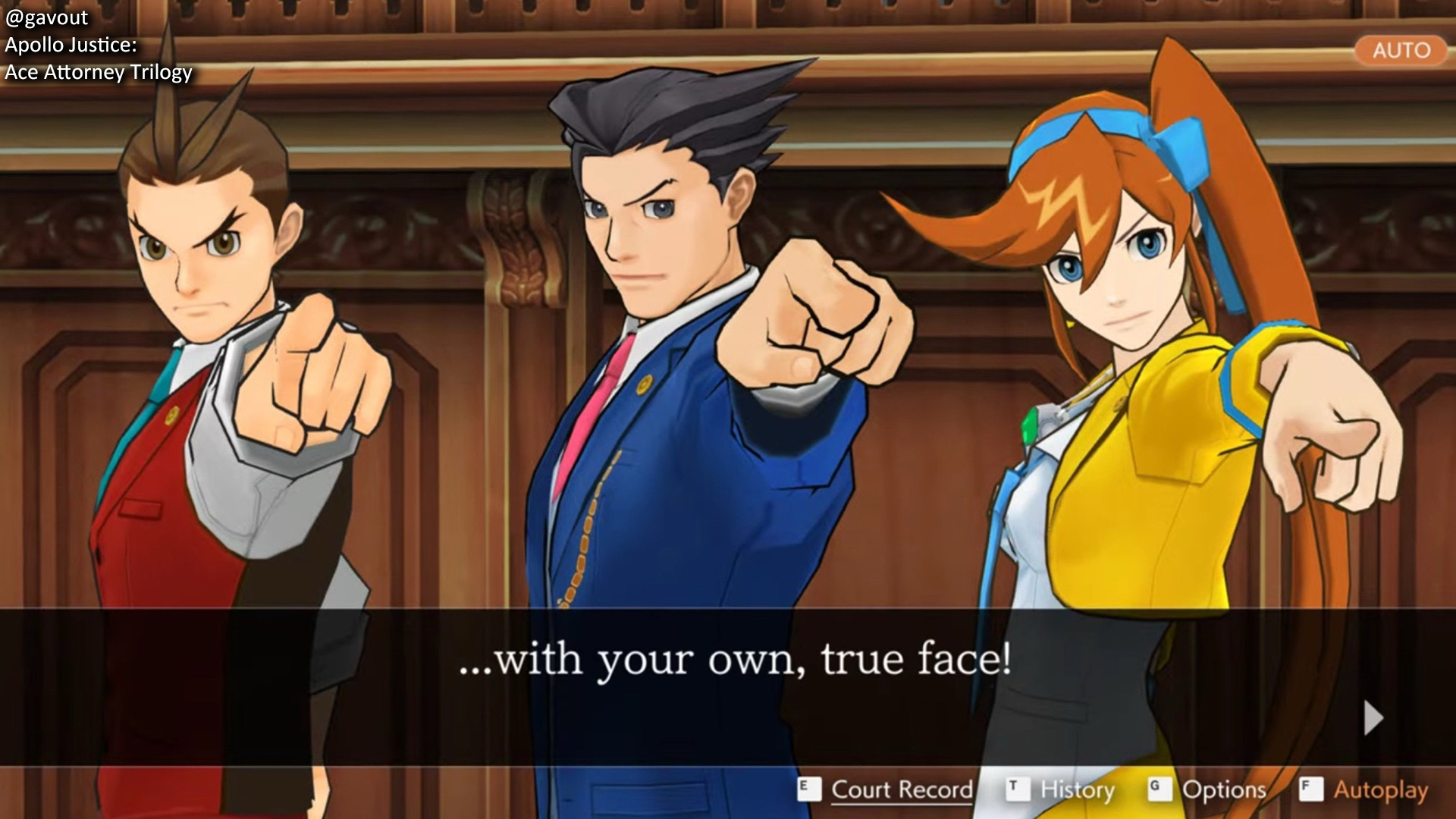This screenshot has width=1456, height=819.
Task: Click the E key icon beside Court Record
Action: 808,790
